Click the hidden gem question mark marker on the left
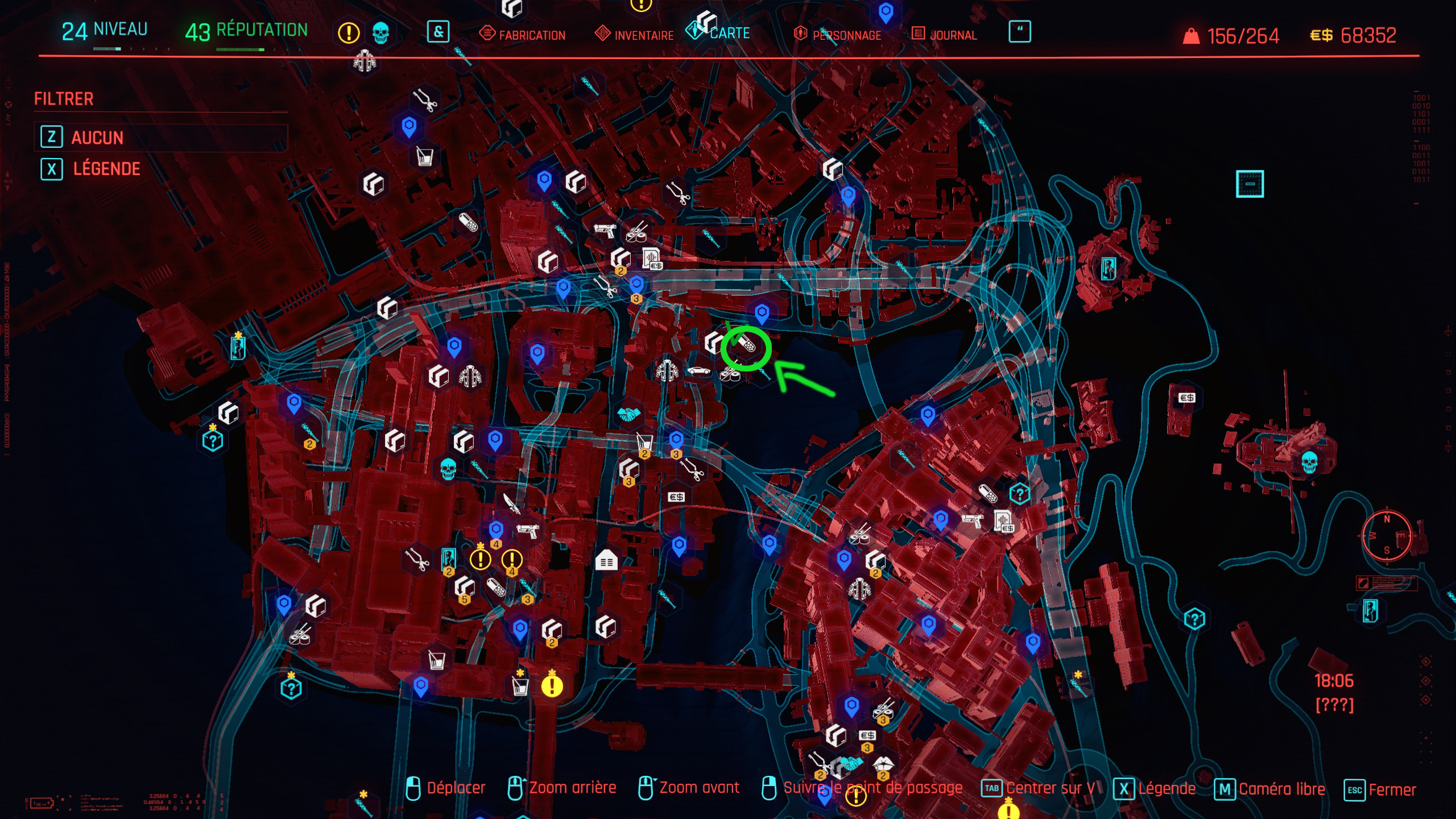The width and height of the screenshot is (1456, 819). tap(212, 440)
